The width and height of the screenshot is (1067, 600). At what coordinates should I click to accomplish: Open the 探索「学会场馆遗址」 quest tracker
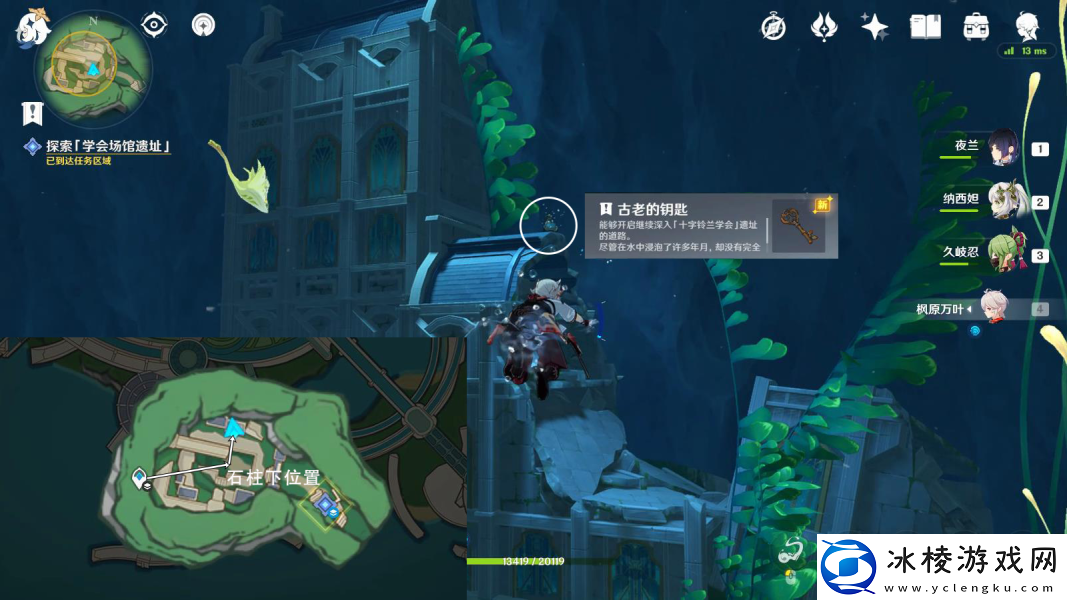point(108,147)
